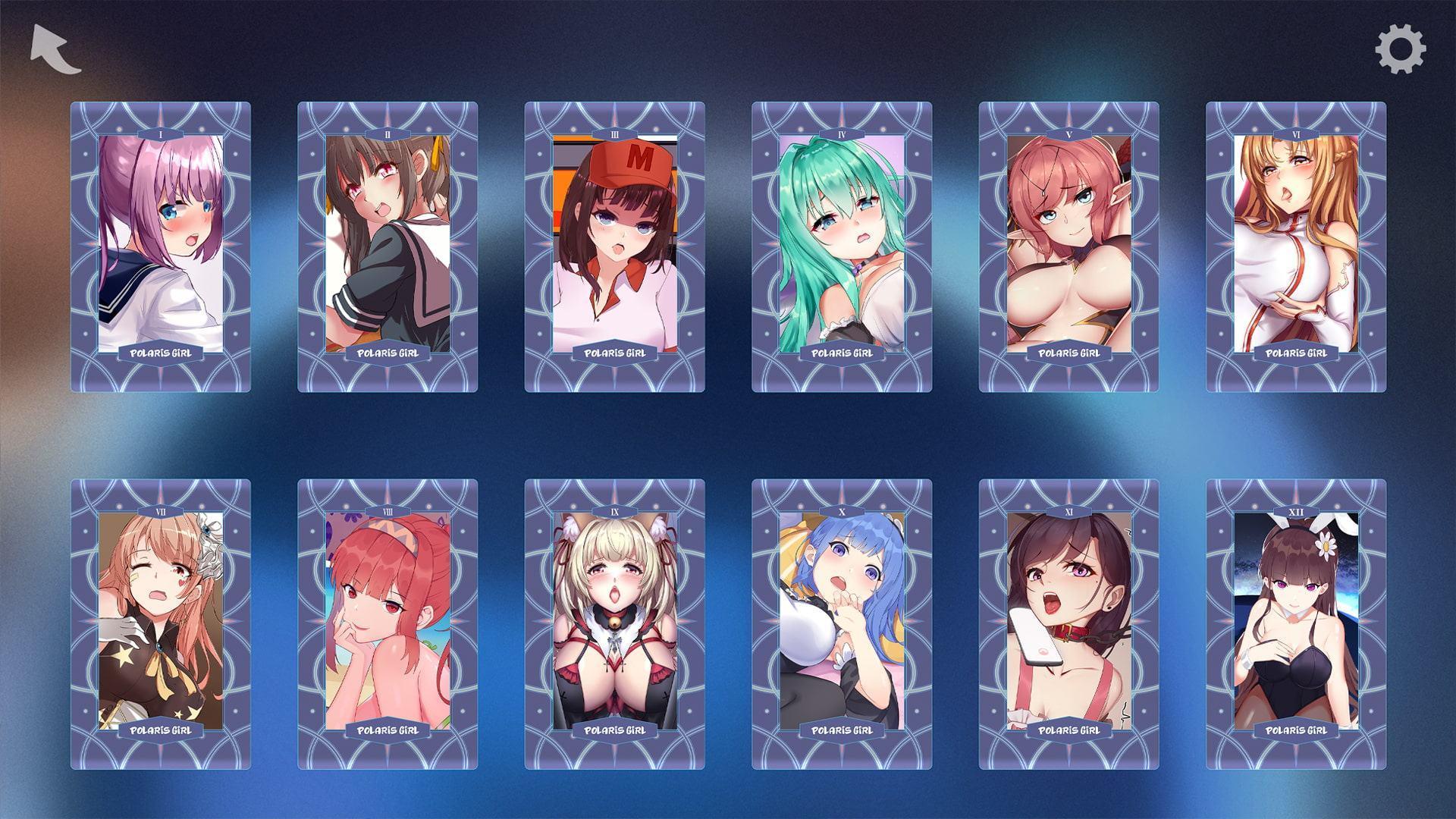This screenshot has height=819, width=1456.
Task: Select card I with the purple-haired girl
Action: point(161,246)
